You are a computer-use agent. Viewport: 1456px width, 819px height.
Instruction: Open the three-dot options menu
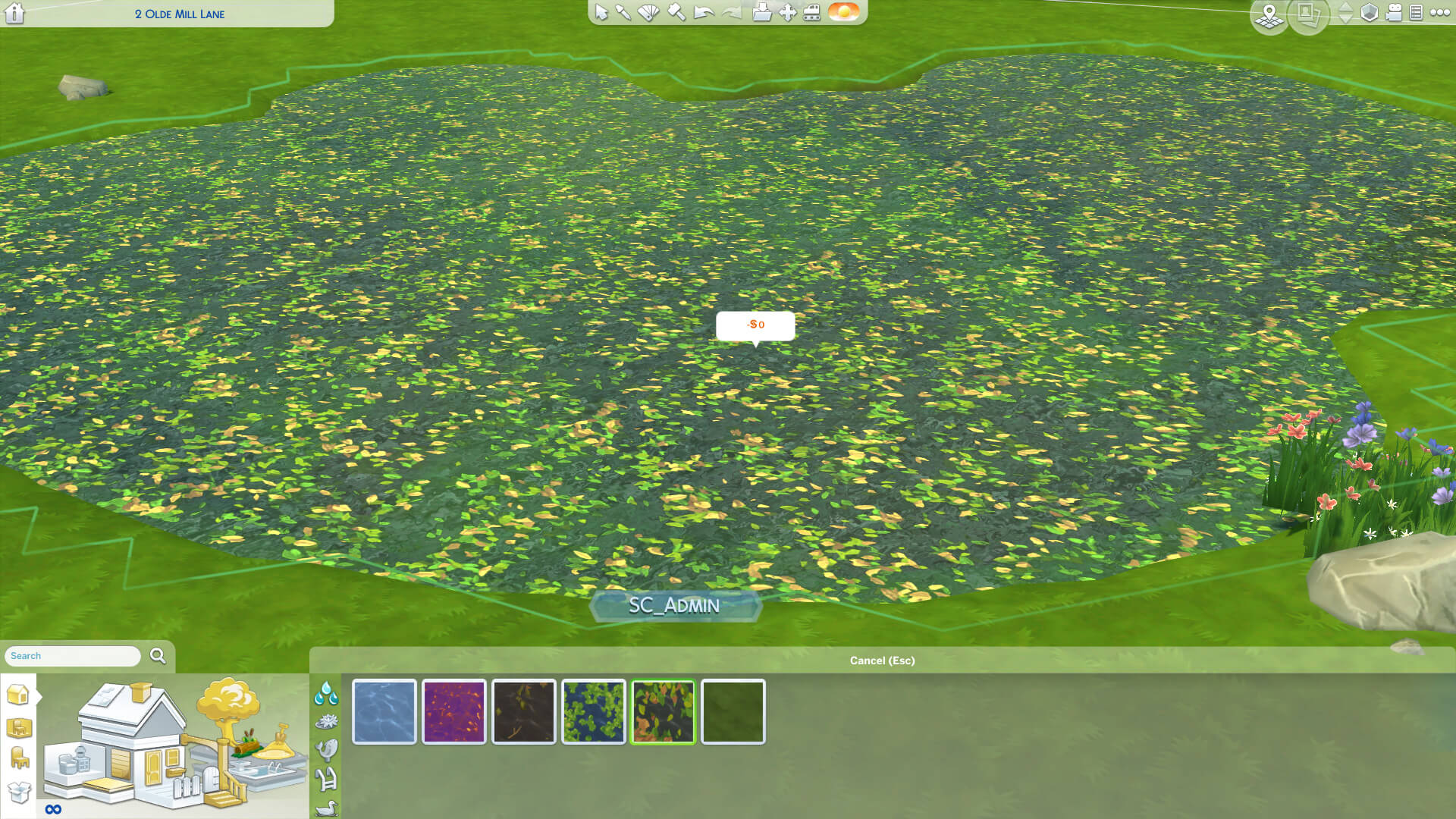[x=1439, y=13]
